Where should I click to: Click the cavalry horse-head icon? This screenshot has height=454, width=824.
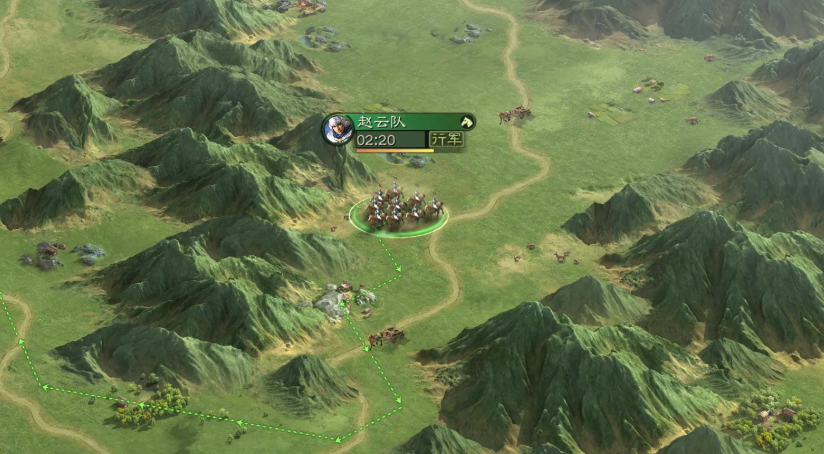[465, 122]
